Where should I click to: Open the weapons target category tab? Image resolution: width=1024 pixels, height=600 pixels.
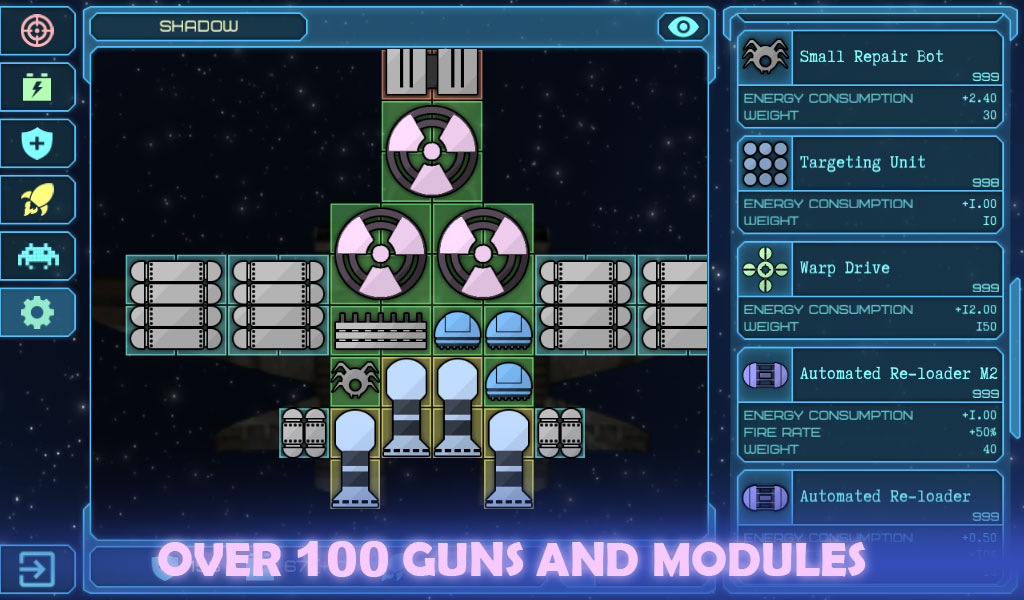point(38,30)
